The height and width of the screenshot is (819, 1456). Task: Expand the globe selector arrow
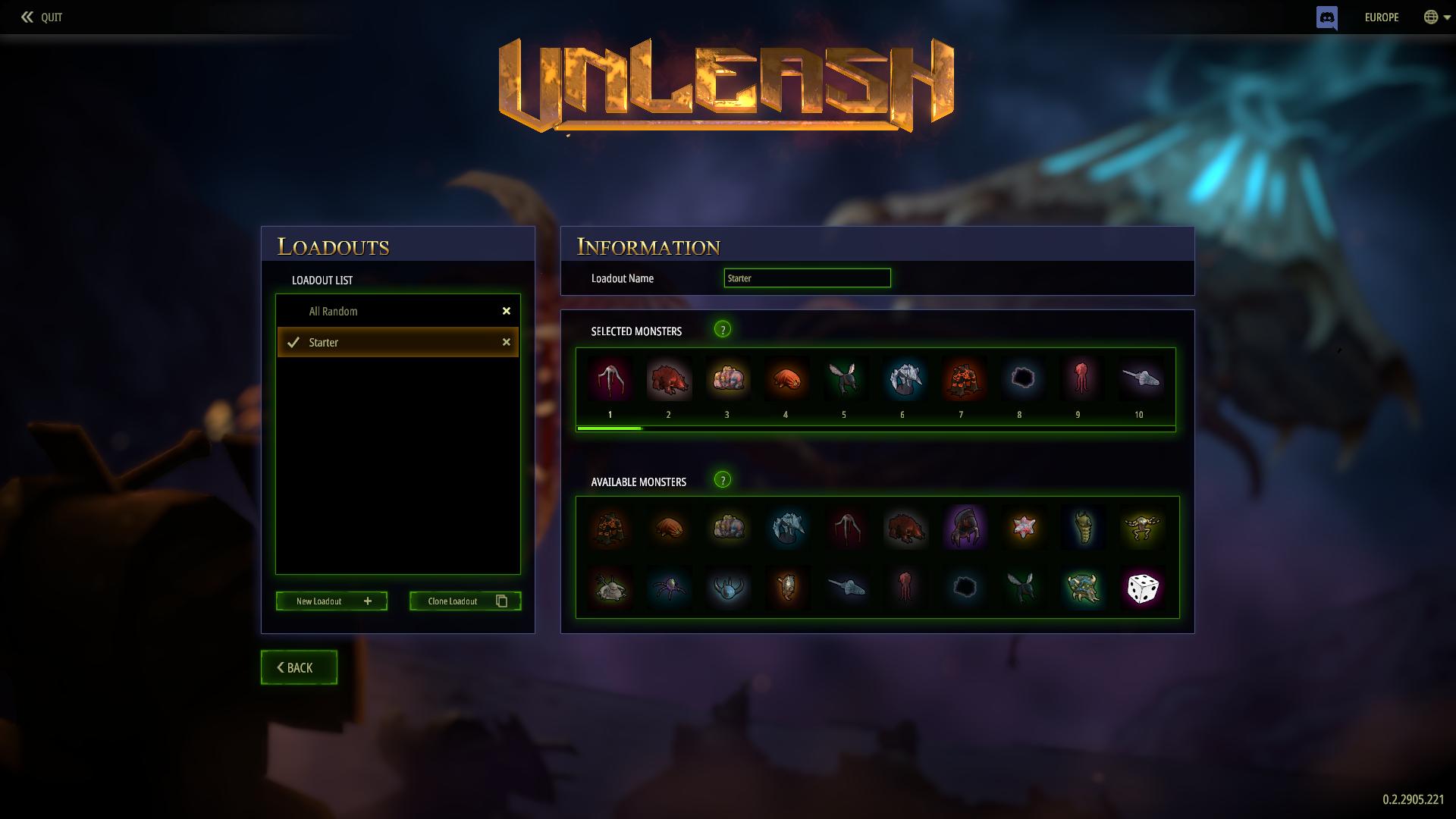[x=1445, y=18]
